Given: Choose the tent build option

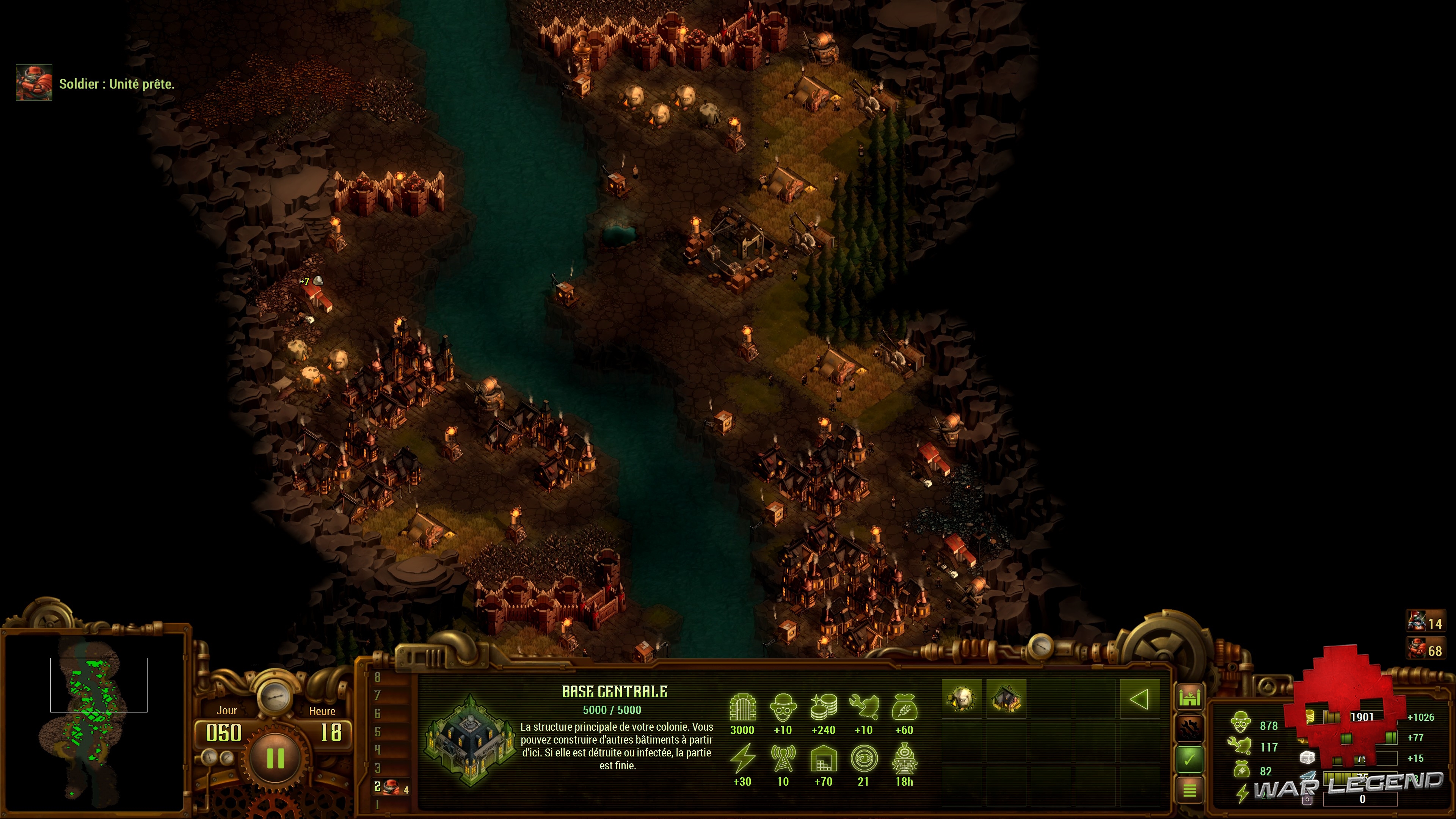Looking at the screenshot, I should coord(962,699).
